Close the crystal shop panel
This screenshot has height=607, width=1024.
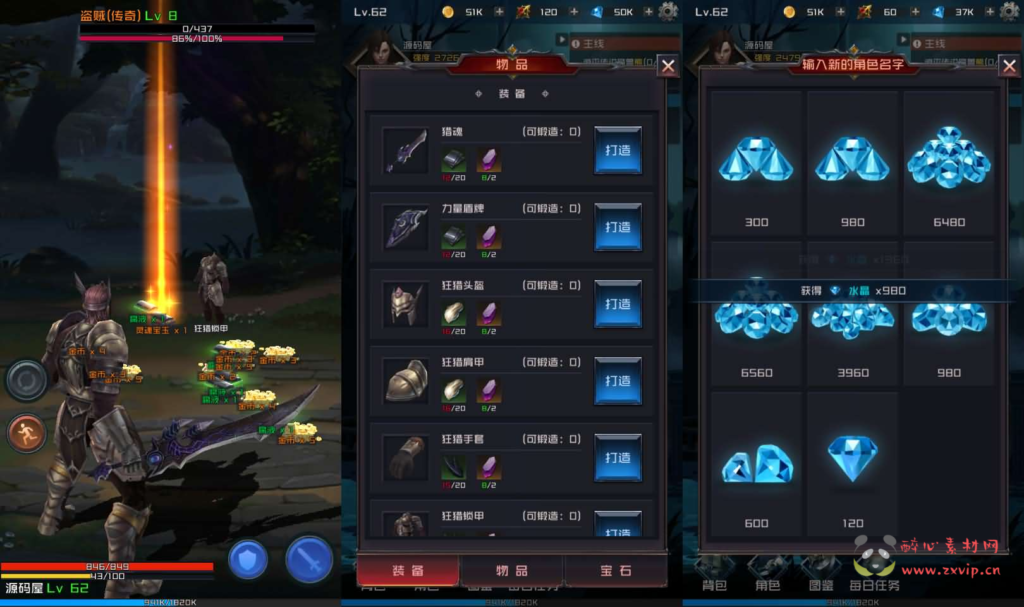(1009, 67)
